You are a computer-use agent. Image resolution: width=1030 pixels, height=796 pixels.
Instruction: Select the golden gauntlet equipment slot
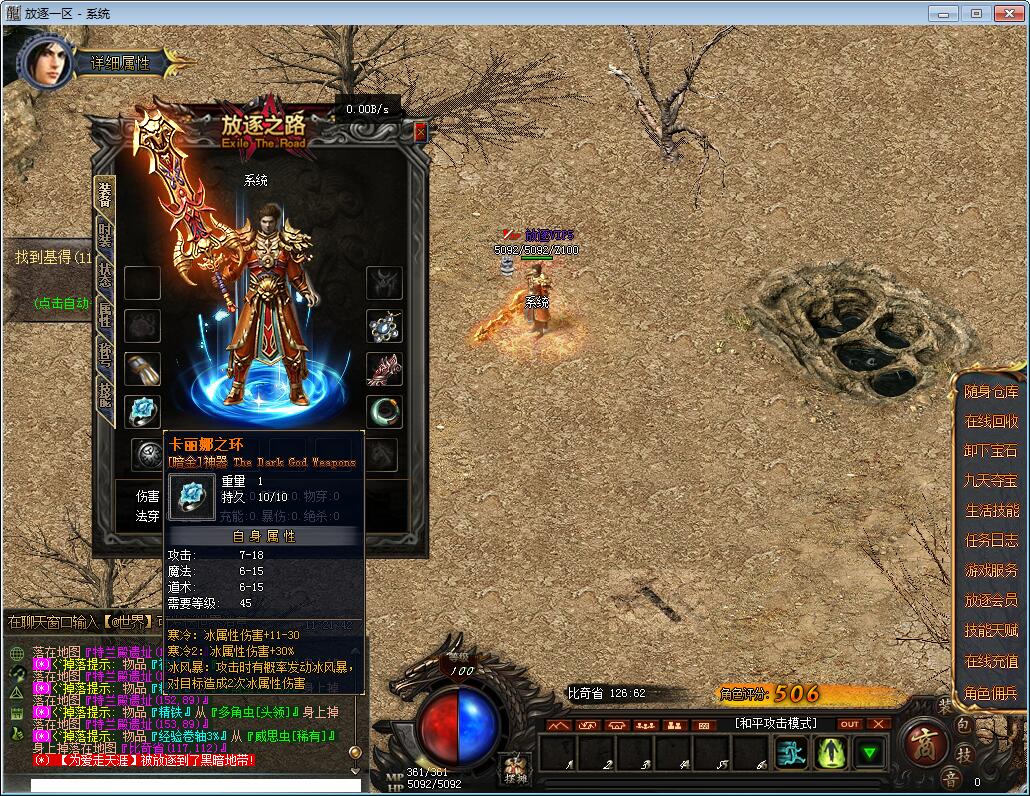(142, 369)
